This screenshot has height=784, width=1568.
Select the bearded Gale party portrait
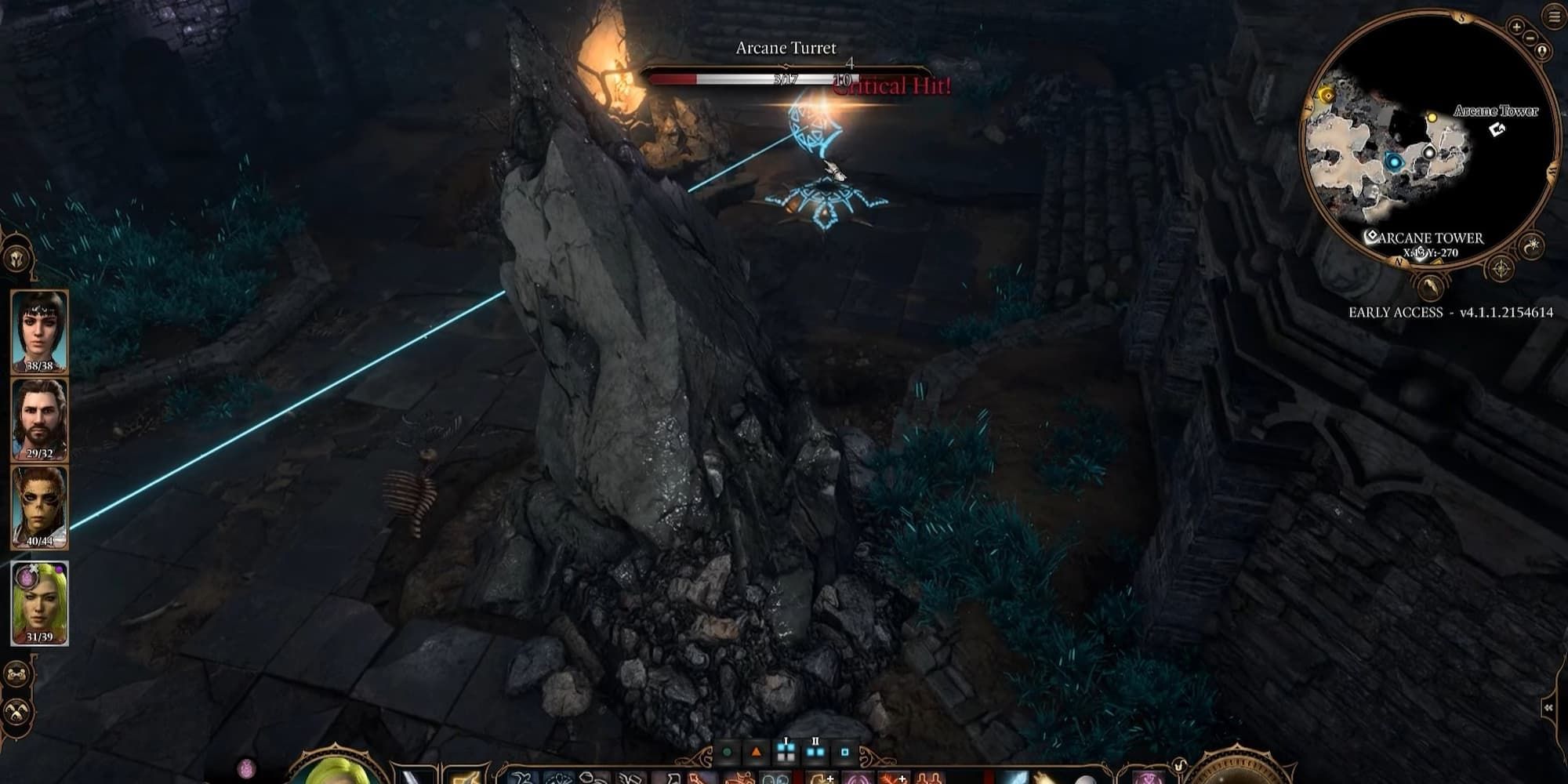[39, 419]
